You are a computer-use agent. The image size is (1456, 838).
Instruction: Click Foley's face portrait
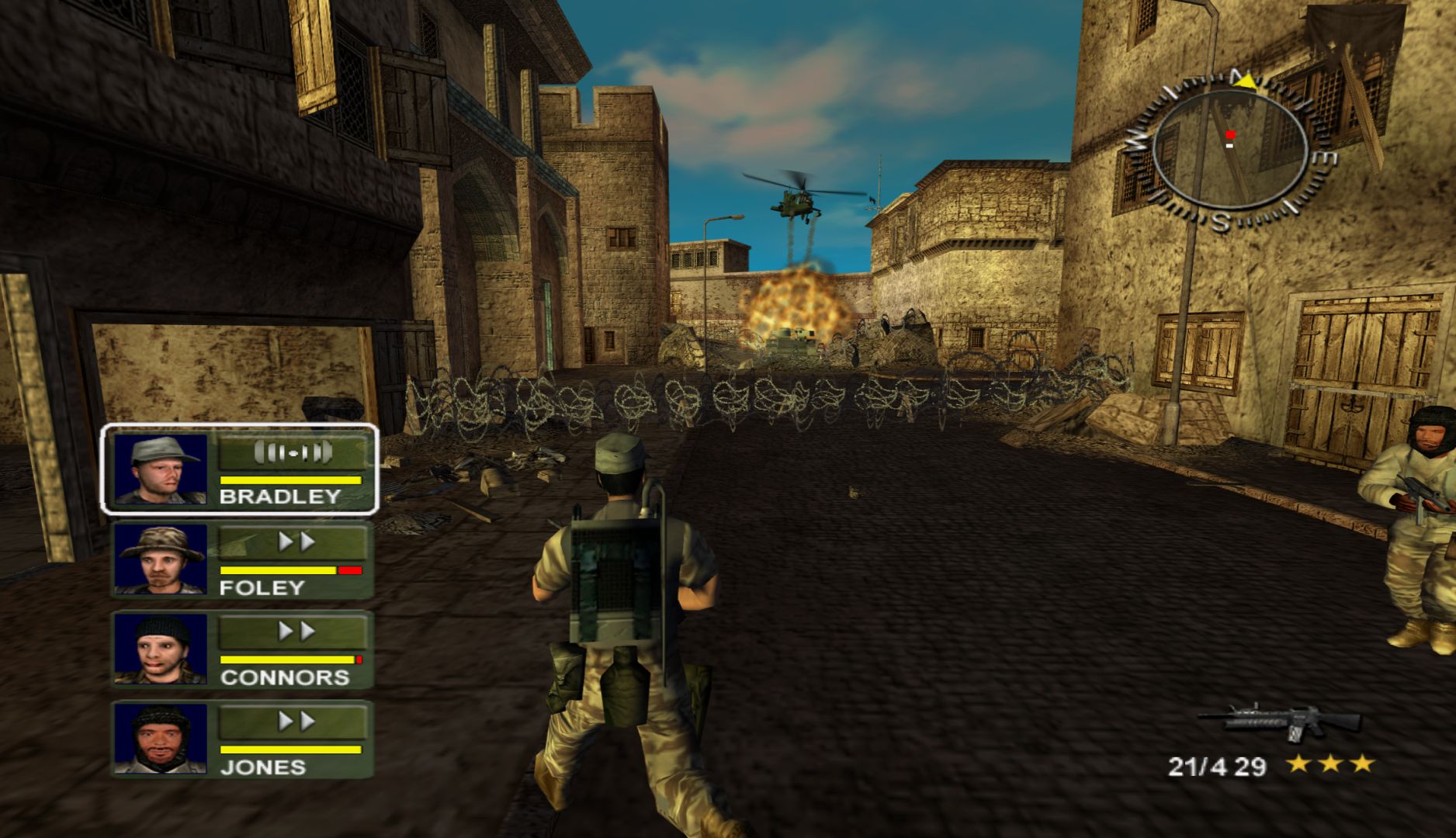pos(161,559)
